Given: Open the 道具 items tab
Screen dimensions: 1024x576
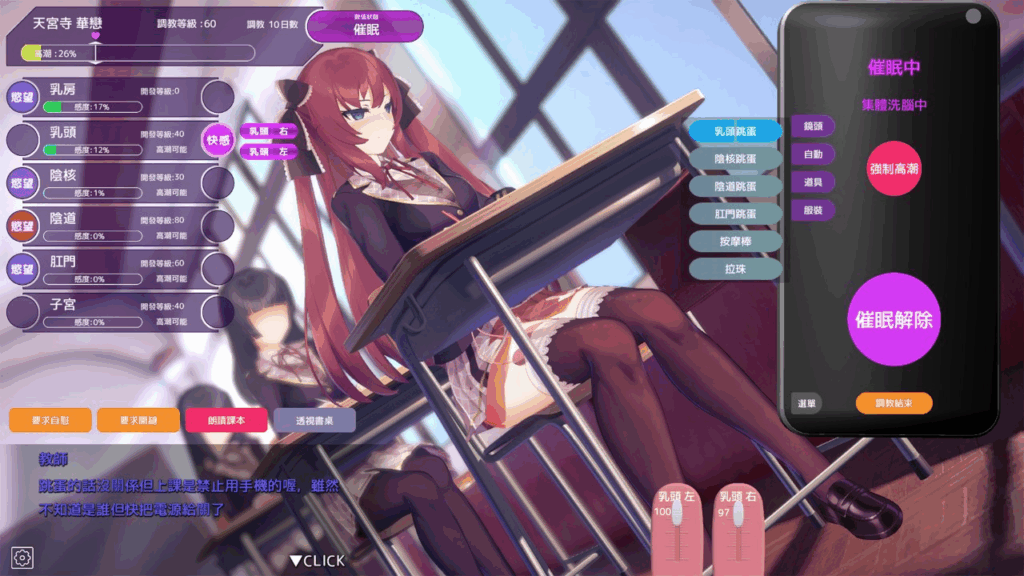Looking at the screenshot, I should click(813, 182).
